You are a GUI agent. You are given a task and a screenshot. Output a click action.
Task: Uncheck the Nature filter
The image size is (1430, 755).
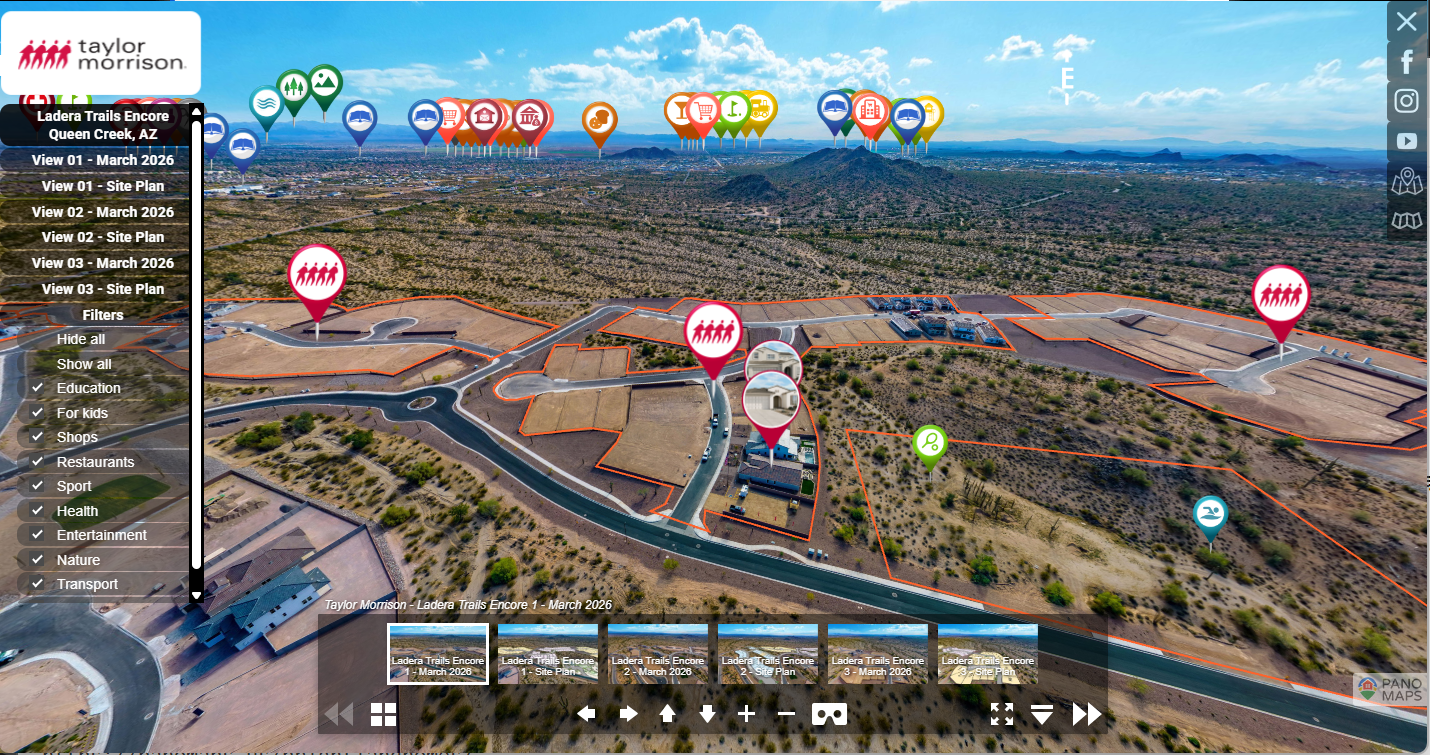[37, 560]
